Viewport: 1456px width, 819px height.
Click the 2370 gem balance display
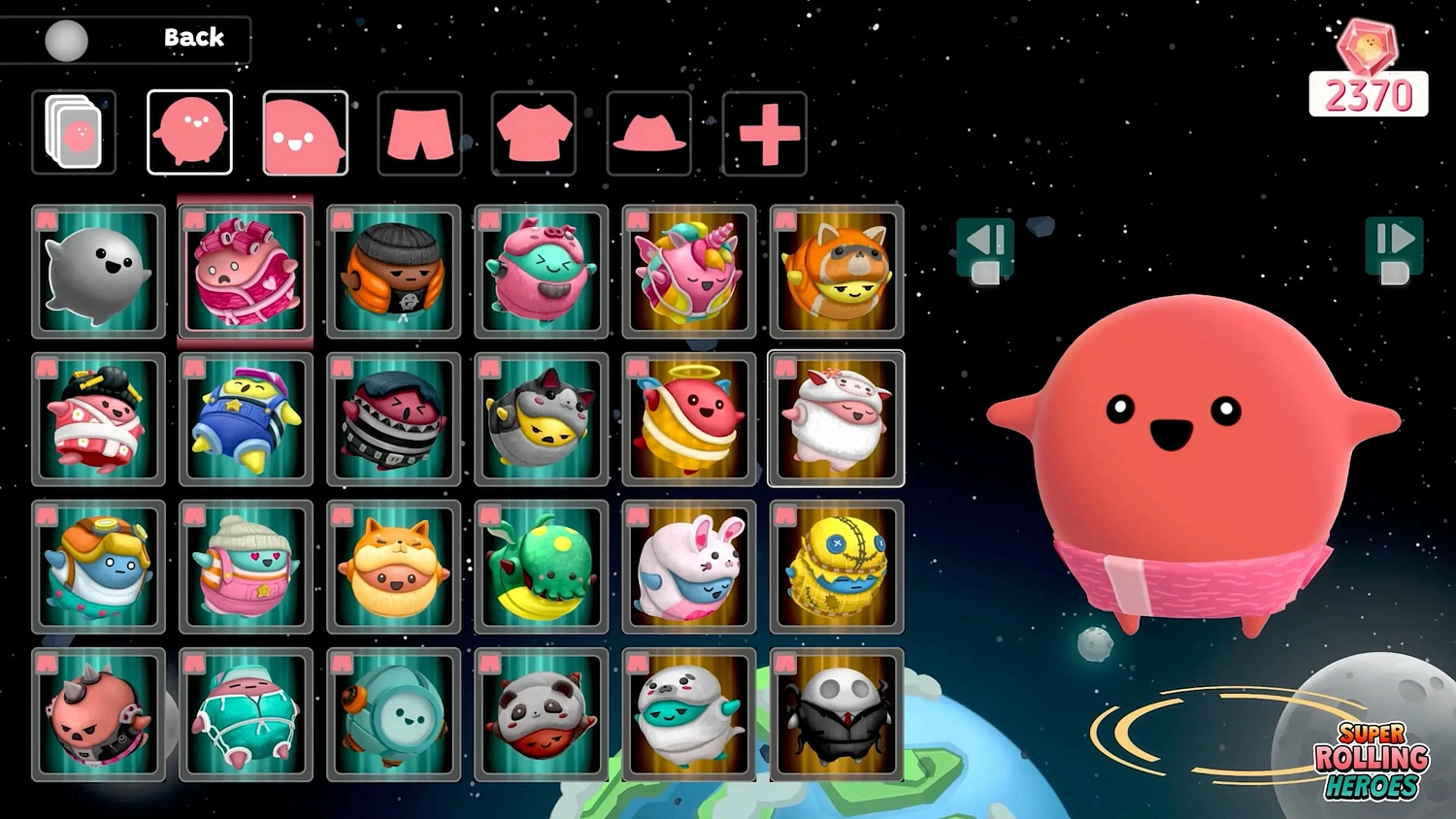[1369, 95]
